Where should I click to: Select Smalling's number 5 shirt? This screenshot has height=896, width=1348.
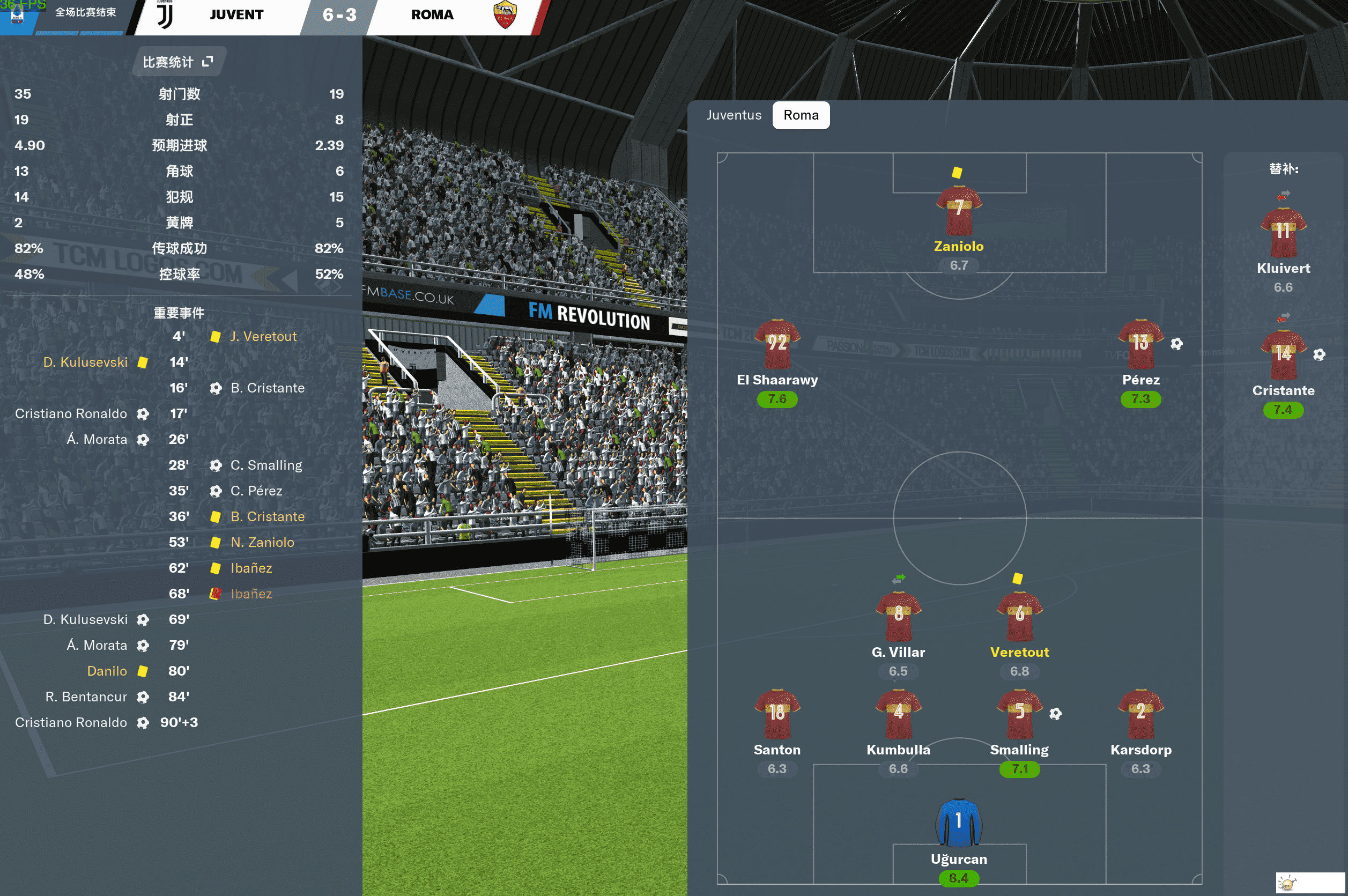[1019, 714]
